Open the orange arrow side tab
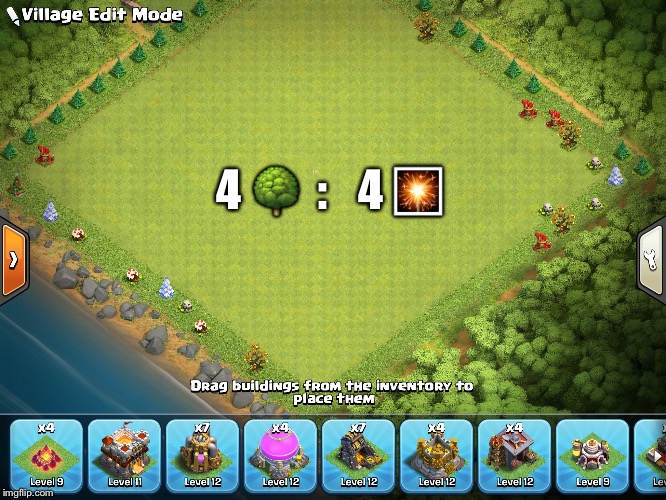This screenshot has width=666, height=500. pyautogui.click(x=13, y=258)
